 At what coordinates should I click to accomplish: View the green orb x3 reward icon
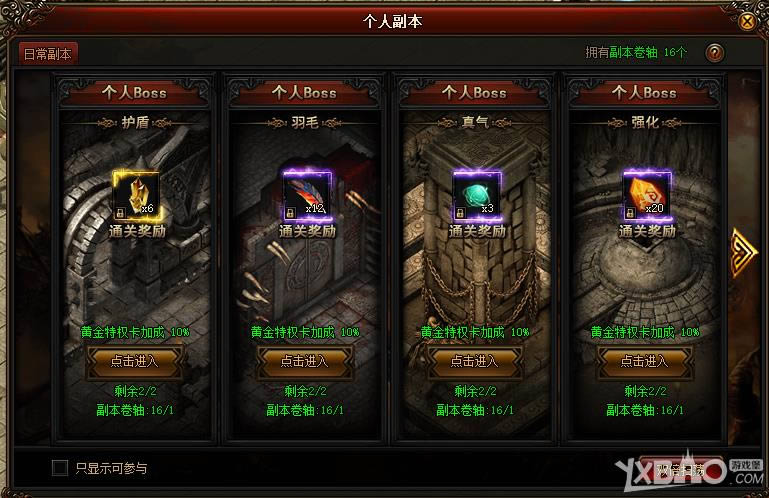pos(476,194)
